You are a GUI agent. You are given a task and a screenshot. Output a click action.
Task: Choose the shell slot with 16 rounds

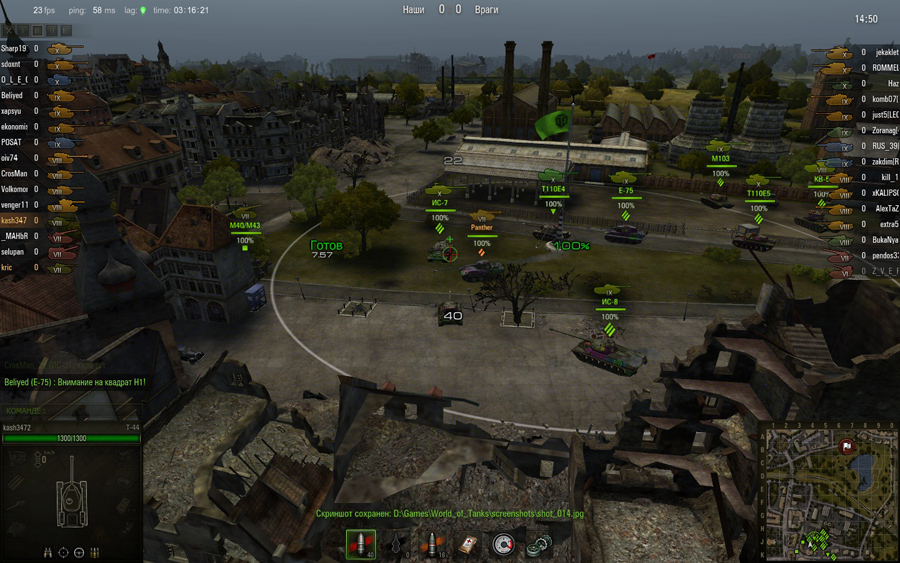[432, 545]
